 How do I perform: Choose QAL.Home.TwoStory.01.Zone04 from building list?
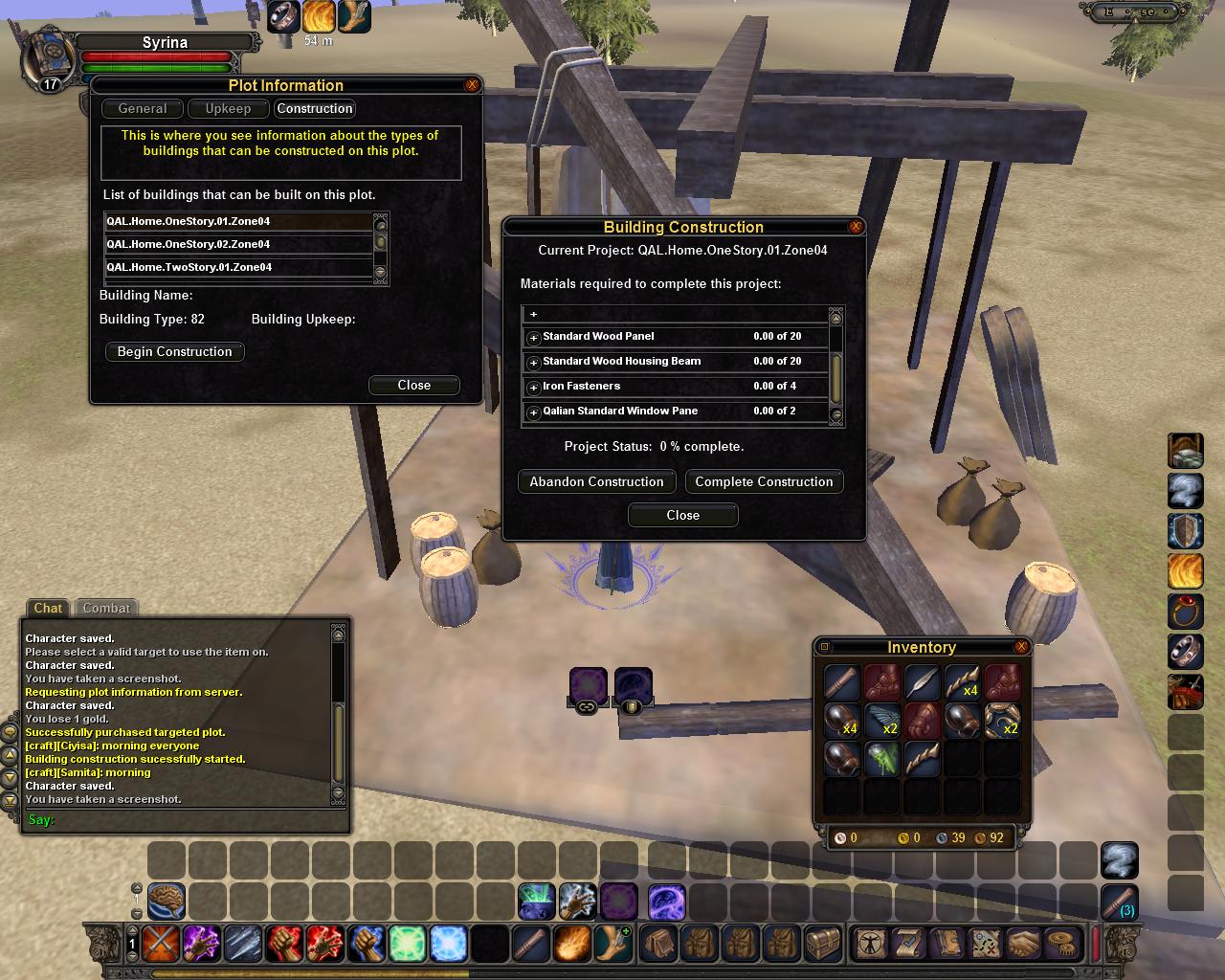pos(237,267)
